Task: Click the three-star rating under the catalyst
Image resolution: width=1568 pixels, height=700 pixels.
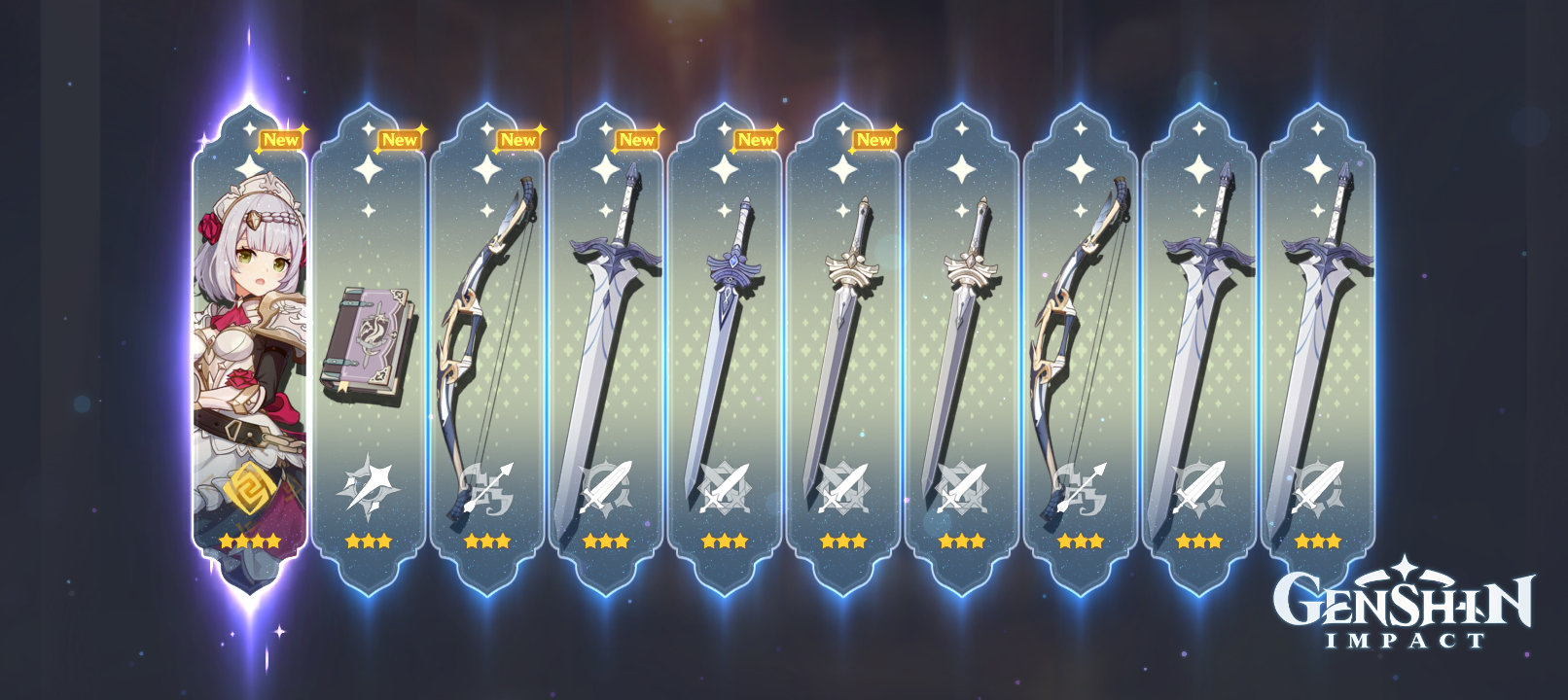Action: [370, 542]
